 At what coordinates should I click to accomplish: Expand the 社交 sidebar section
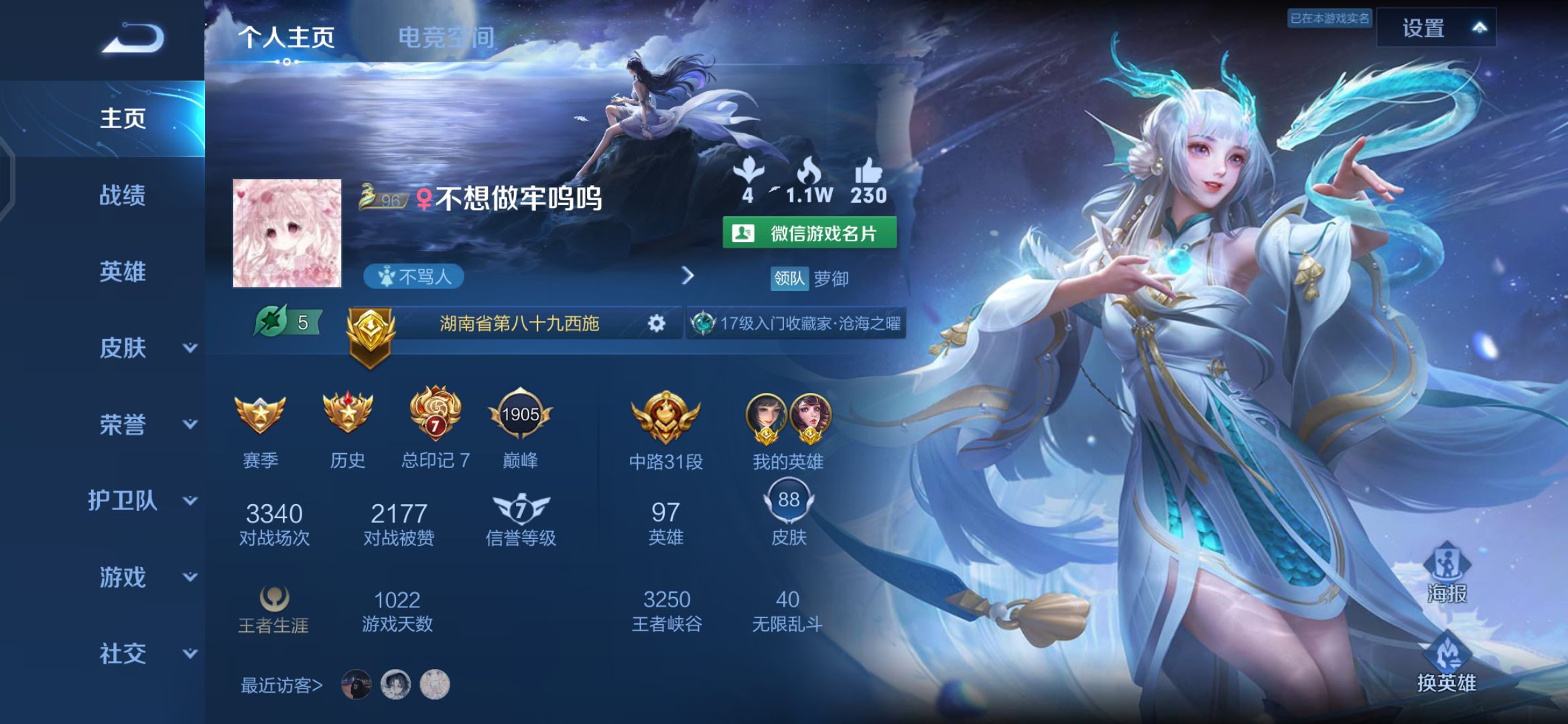pyautogui.click(x=127, y=652)
